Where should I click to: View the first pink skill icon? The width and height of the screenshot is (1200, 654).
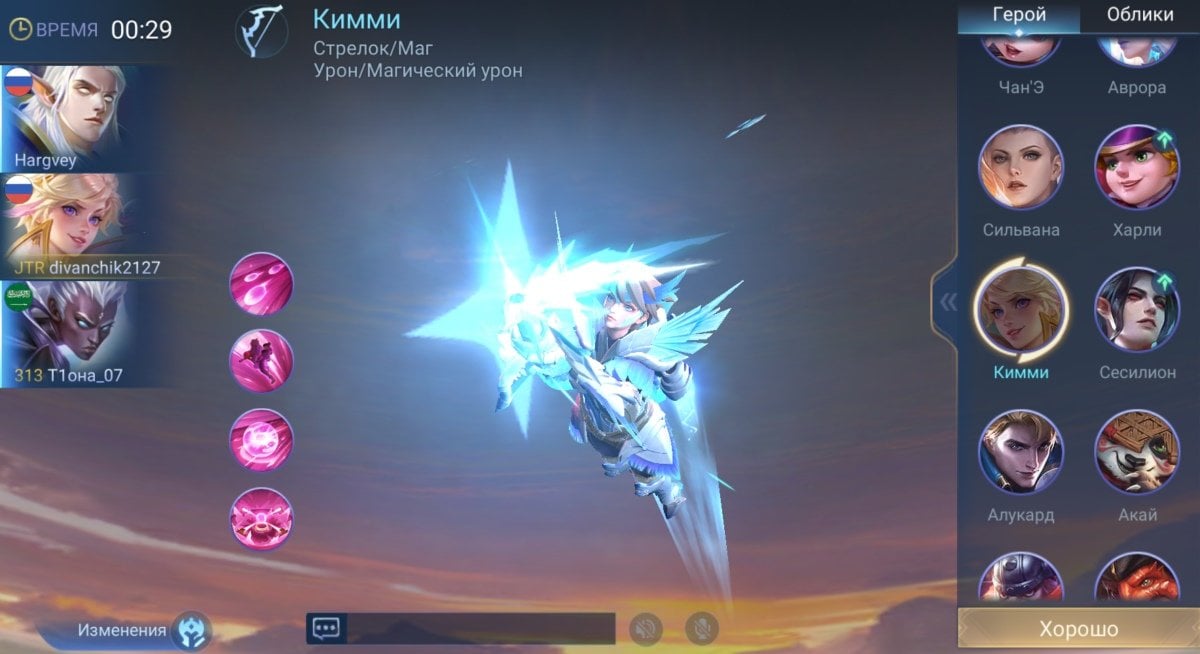point(261,284)
